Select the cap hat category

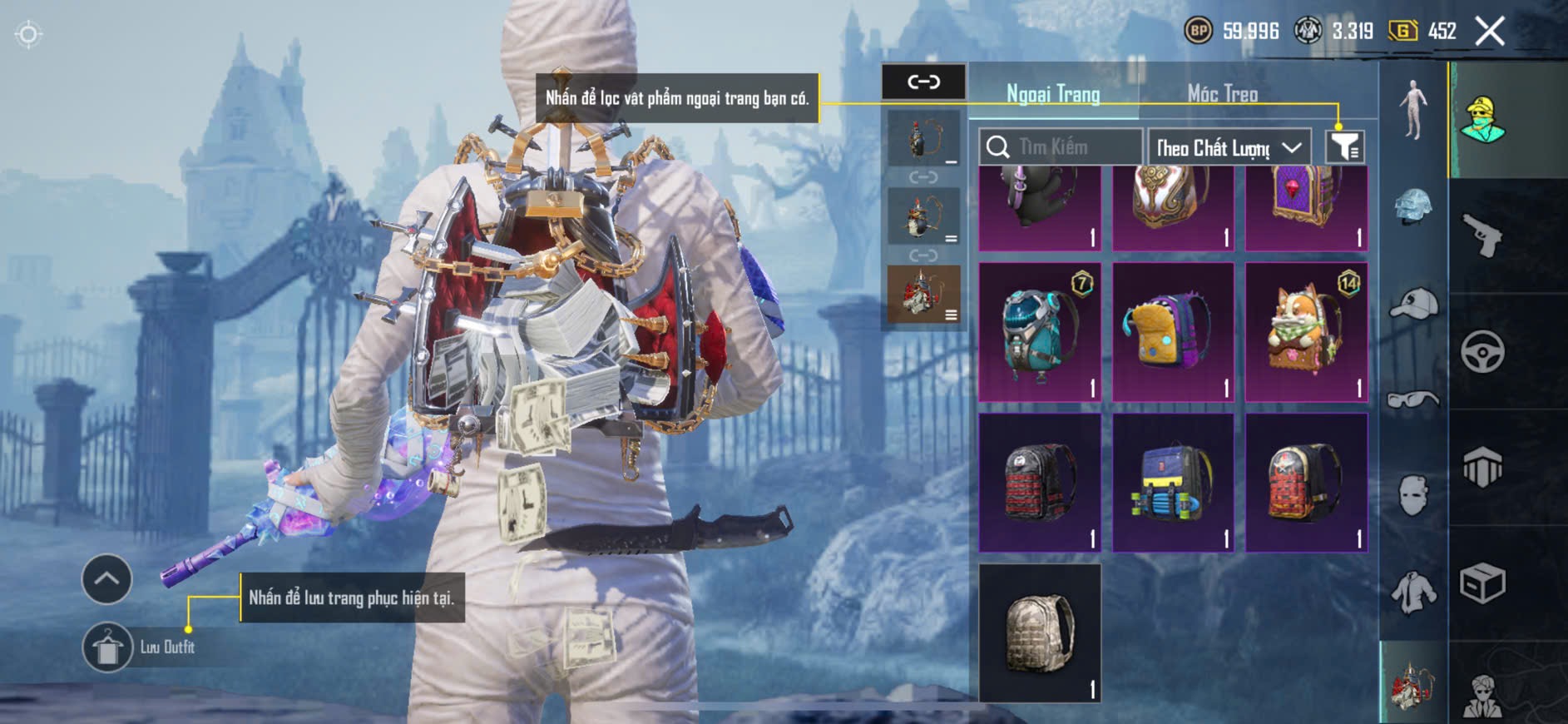(1413, 305)
